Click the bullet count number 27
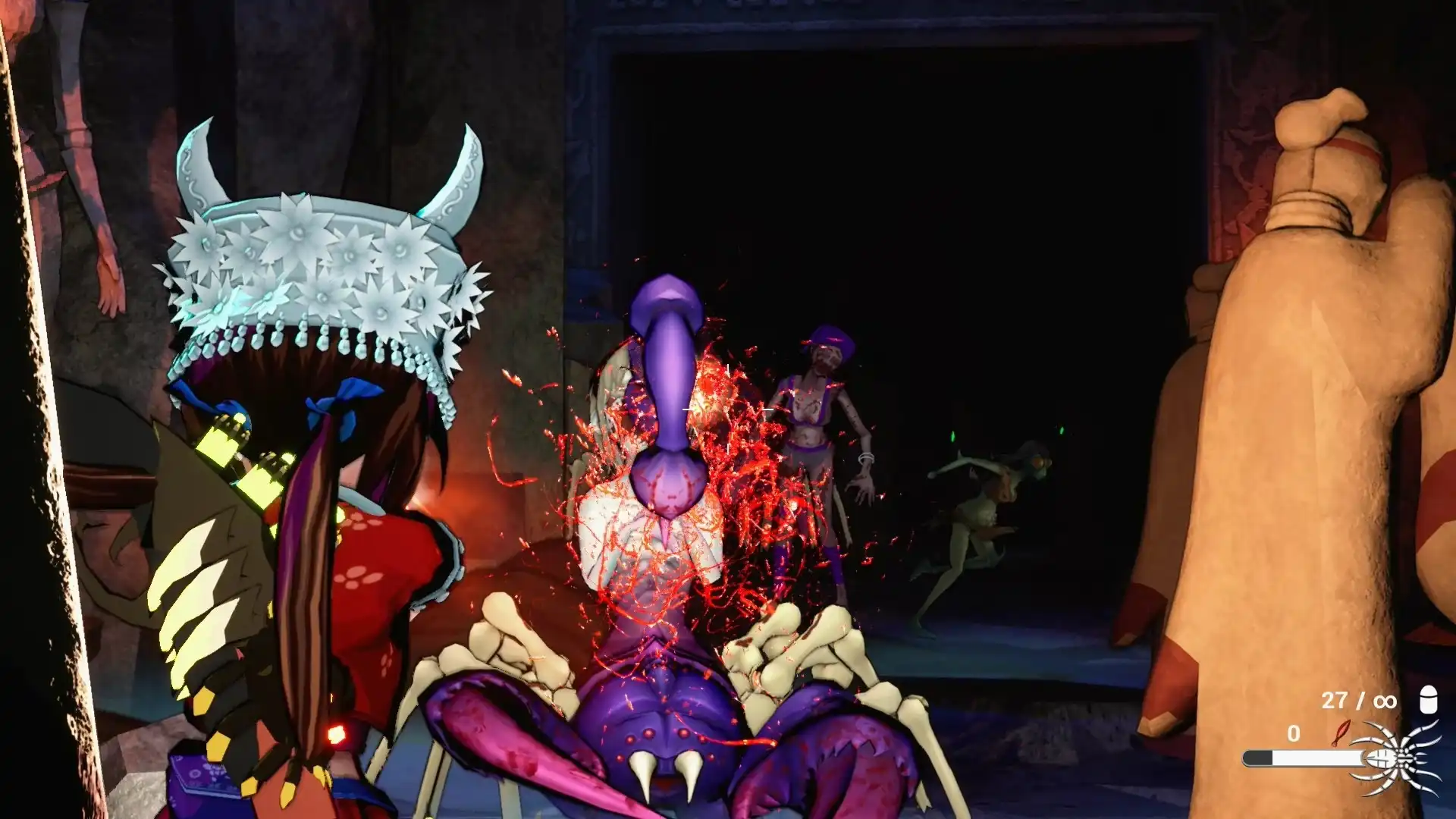Image resolution: width=1456 pixels, height=819 pixels. pyautogui.click(x=1335, y=700)
